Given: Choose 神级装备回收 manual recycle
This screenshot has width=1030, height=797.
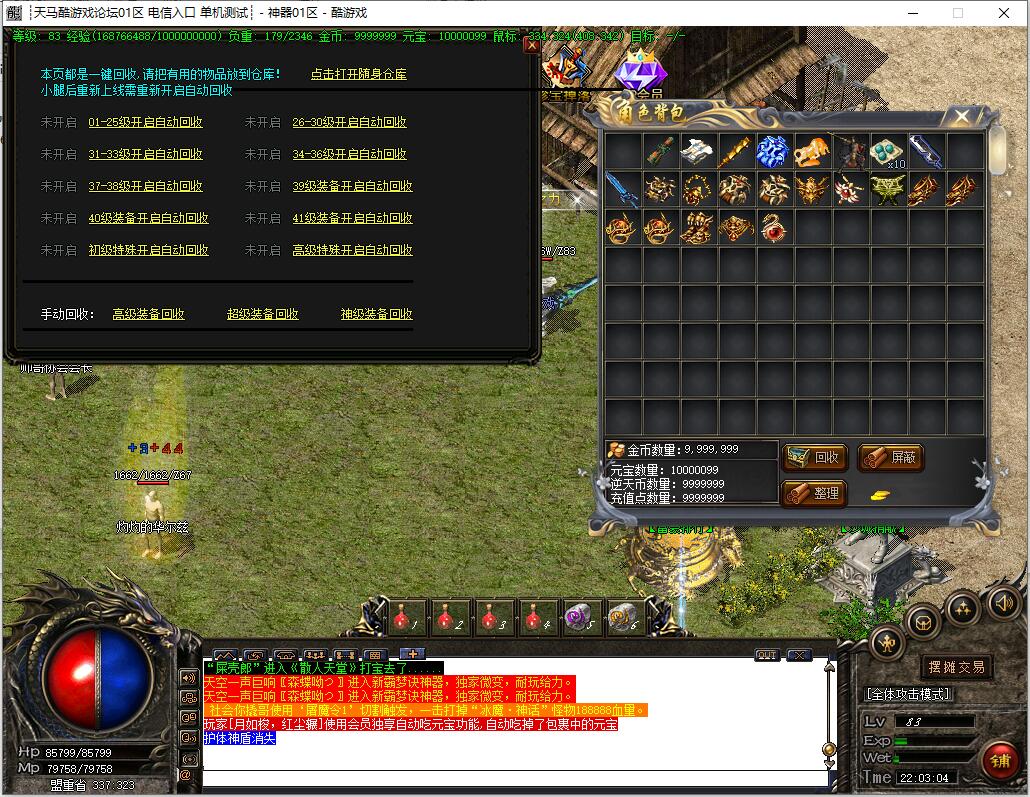Looking at the screenshot, I should point(376,314).
